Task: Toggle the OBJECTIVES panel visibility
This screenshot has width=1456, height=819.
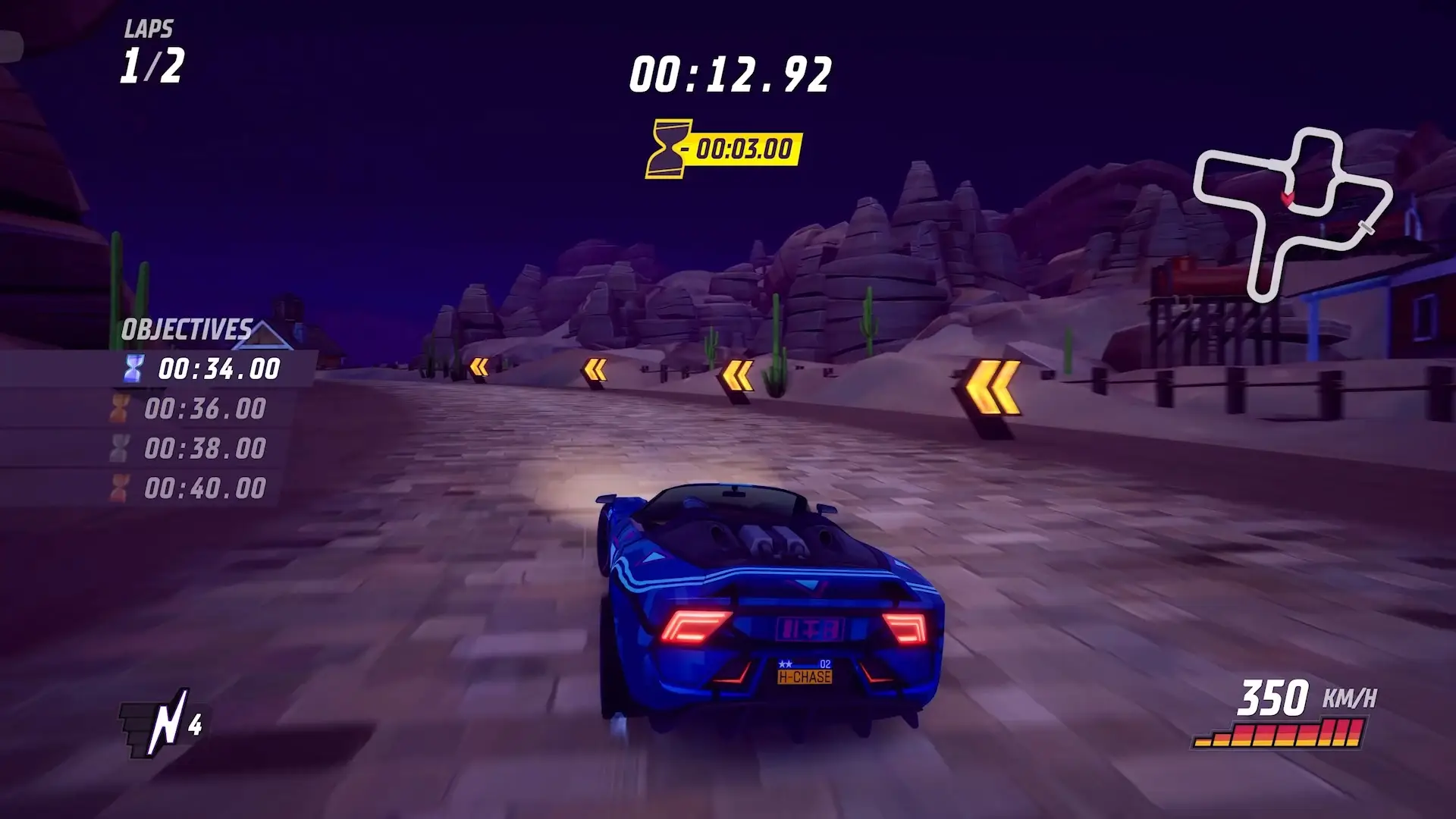Action: [x=188, y=329]
